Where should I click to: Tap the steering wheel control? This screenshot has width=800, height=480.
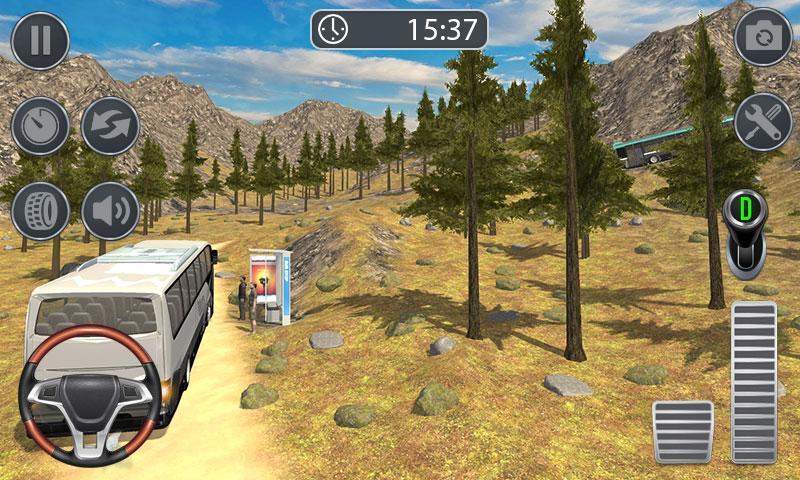pos(91,395)
